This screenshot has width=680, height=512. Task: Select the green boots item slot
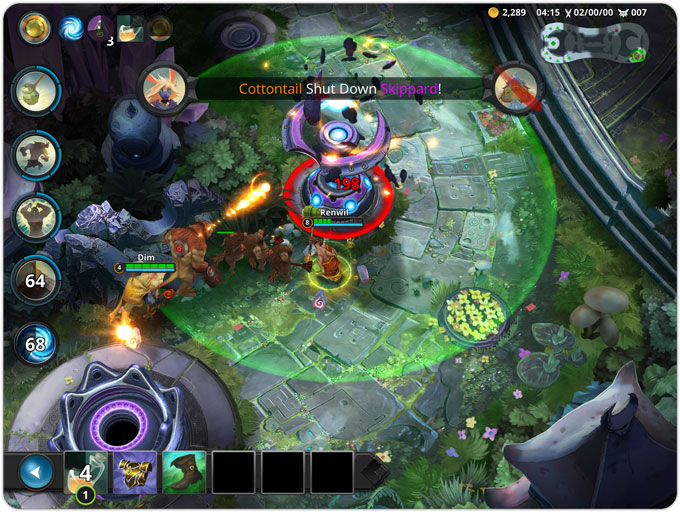184,472
